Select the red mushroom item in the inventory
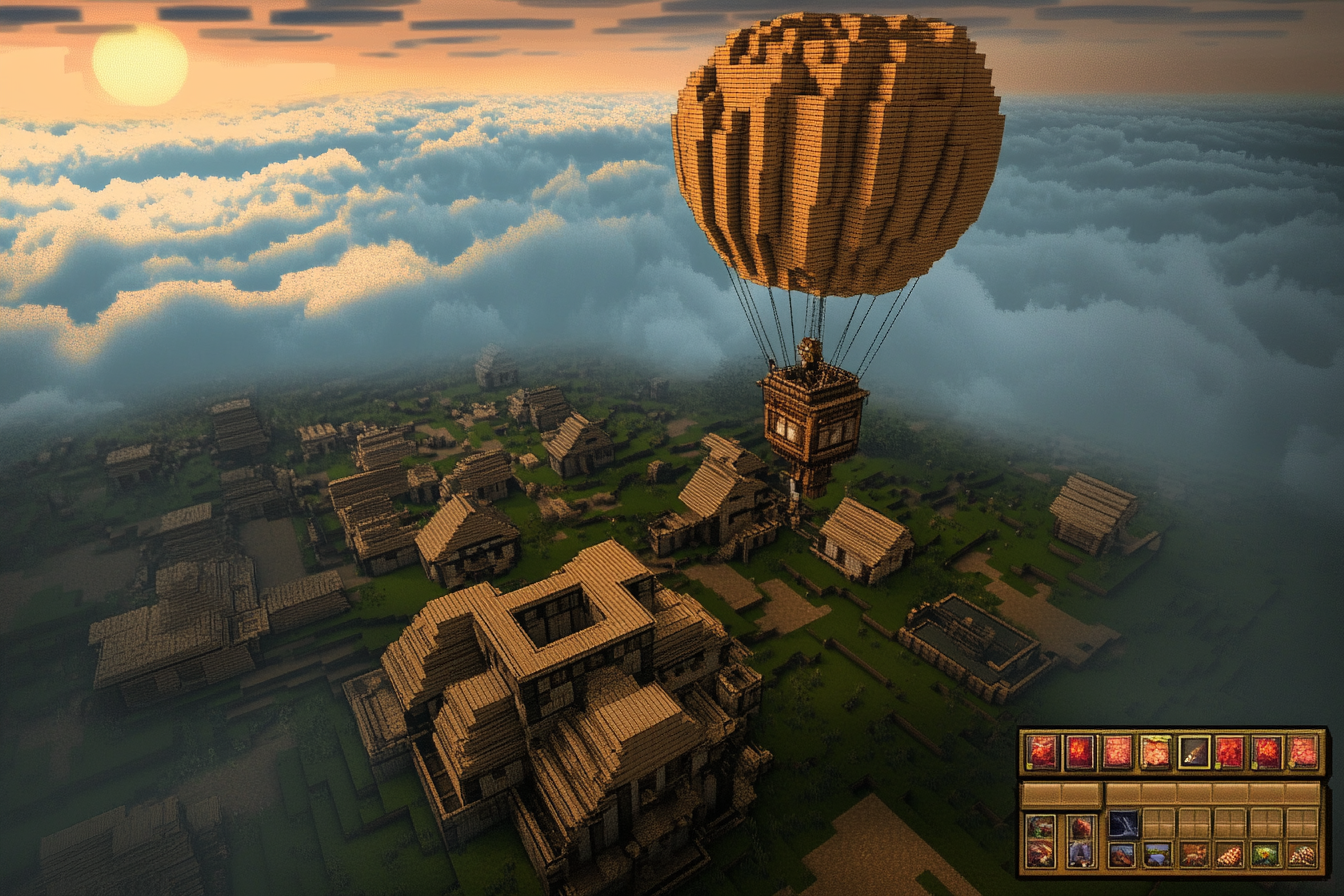 click(x=1081, y=824)
